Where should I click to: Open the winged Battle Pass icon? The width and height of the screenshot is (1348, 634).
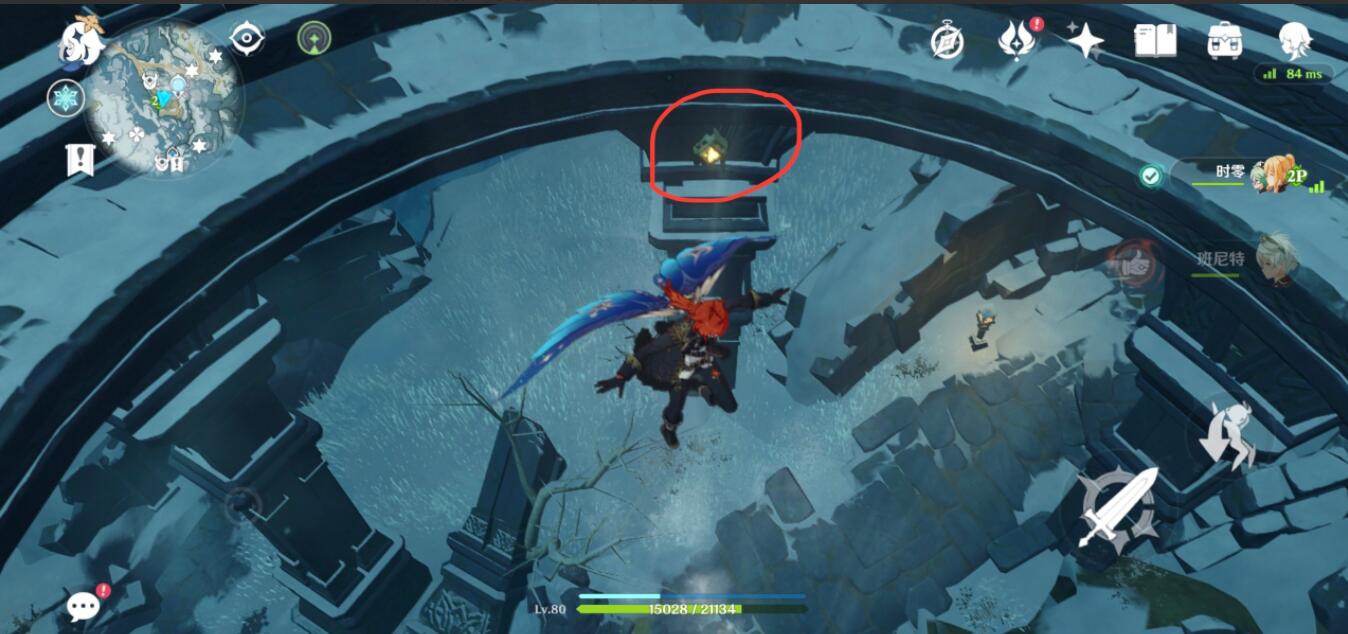pyautogui.click(x=1017, y=41)
